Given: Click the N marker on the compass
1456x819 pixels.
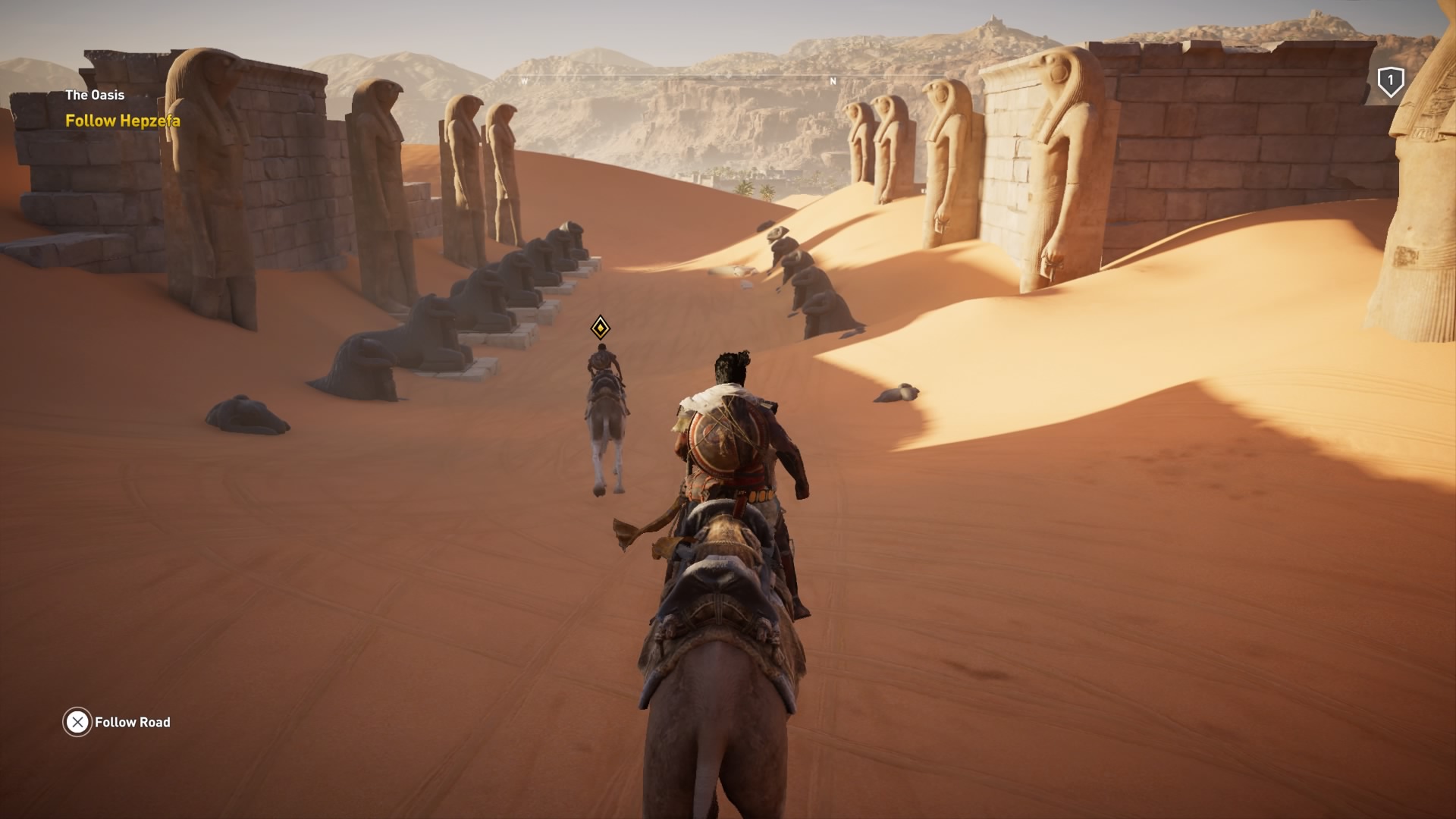Looking at the screenshot, I should point(832,79).
